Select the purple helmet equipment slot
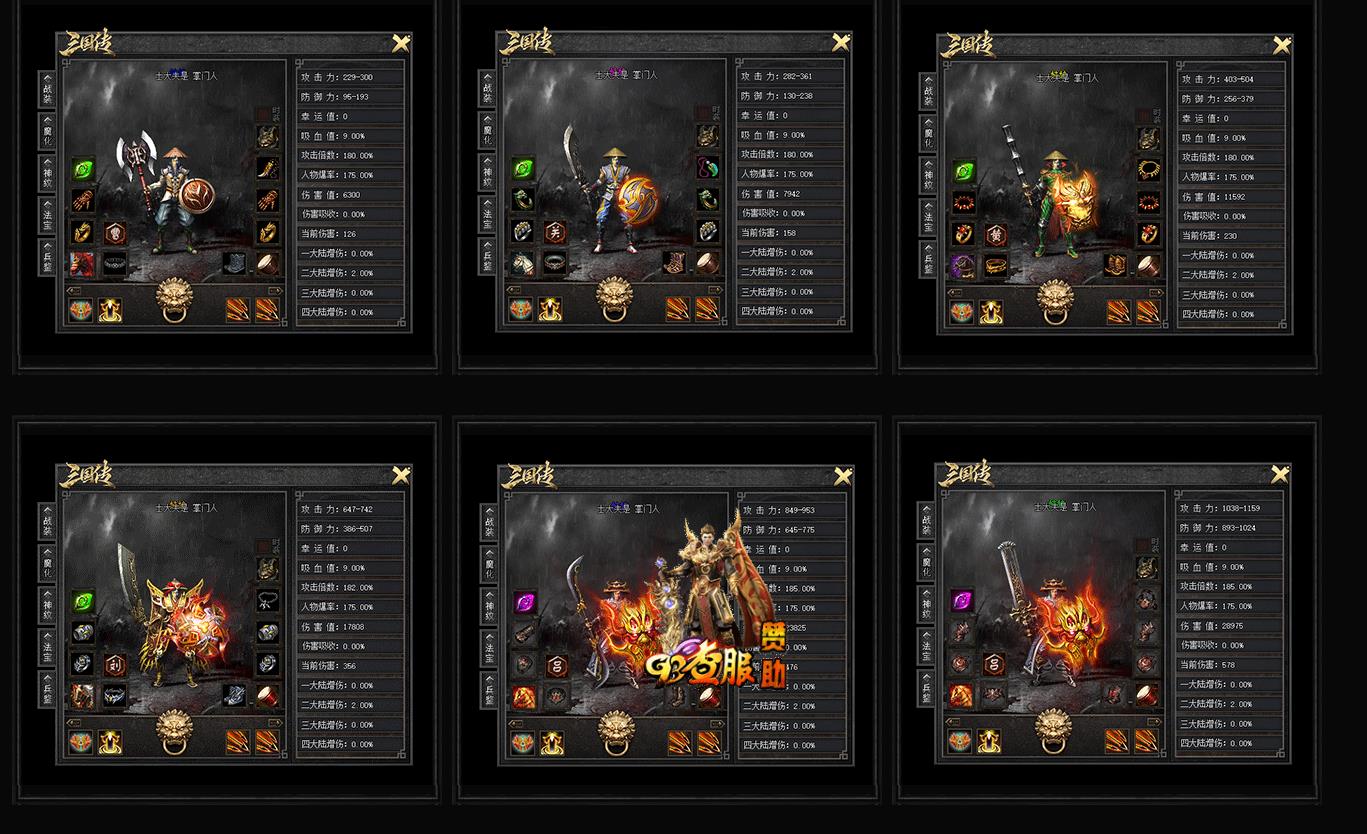The height and width of the screenshot is (834, 1367). coord(962,266)
